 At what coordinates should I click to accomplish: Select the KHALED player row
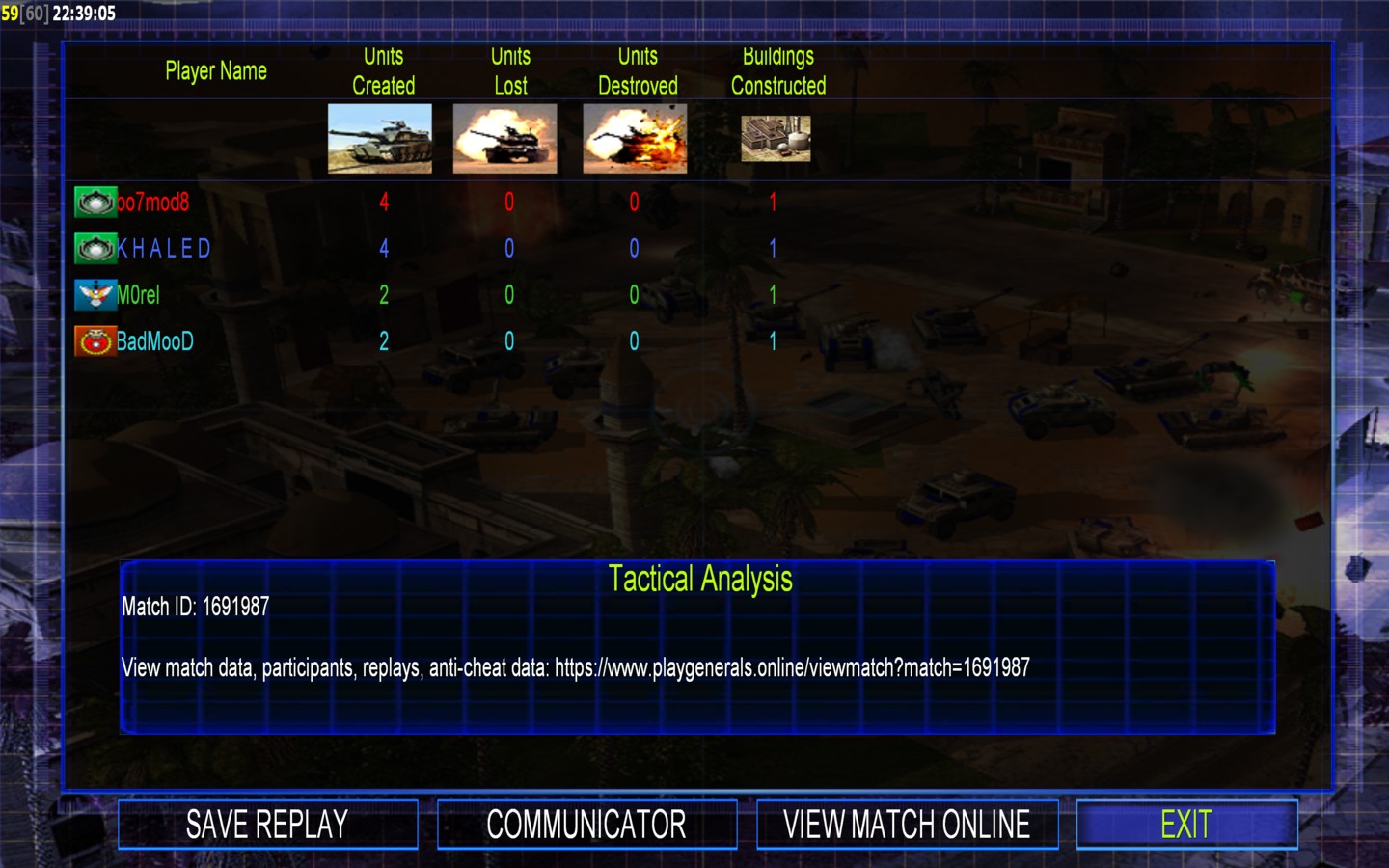(x=163, y=249)
